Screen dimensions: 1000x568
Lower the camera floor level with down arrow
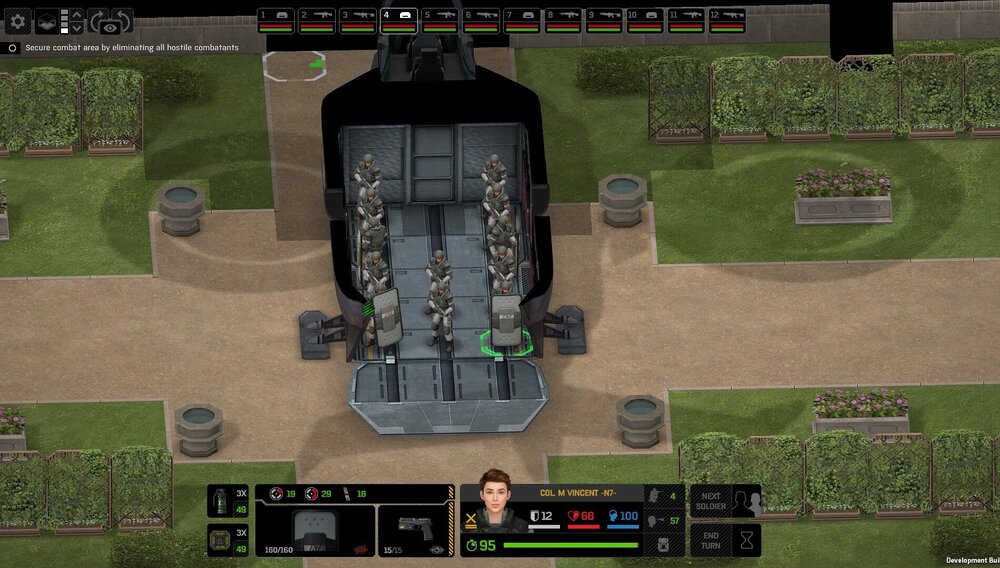pyautogui.click(x=79, y=27)
